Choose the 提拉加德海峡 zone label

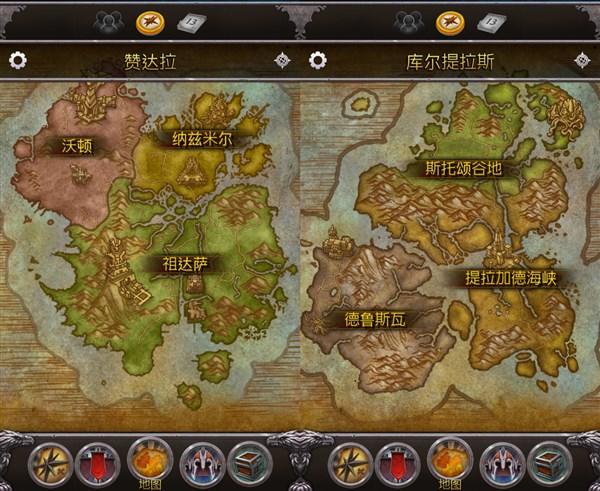(509, 277)
